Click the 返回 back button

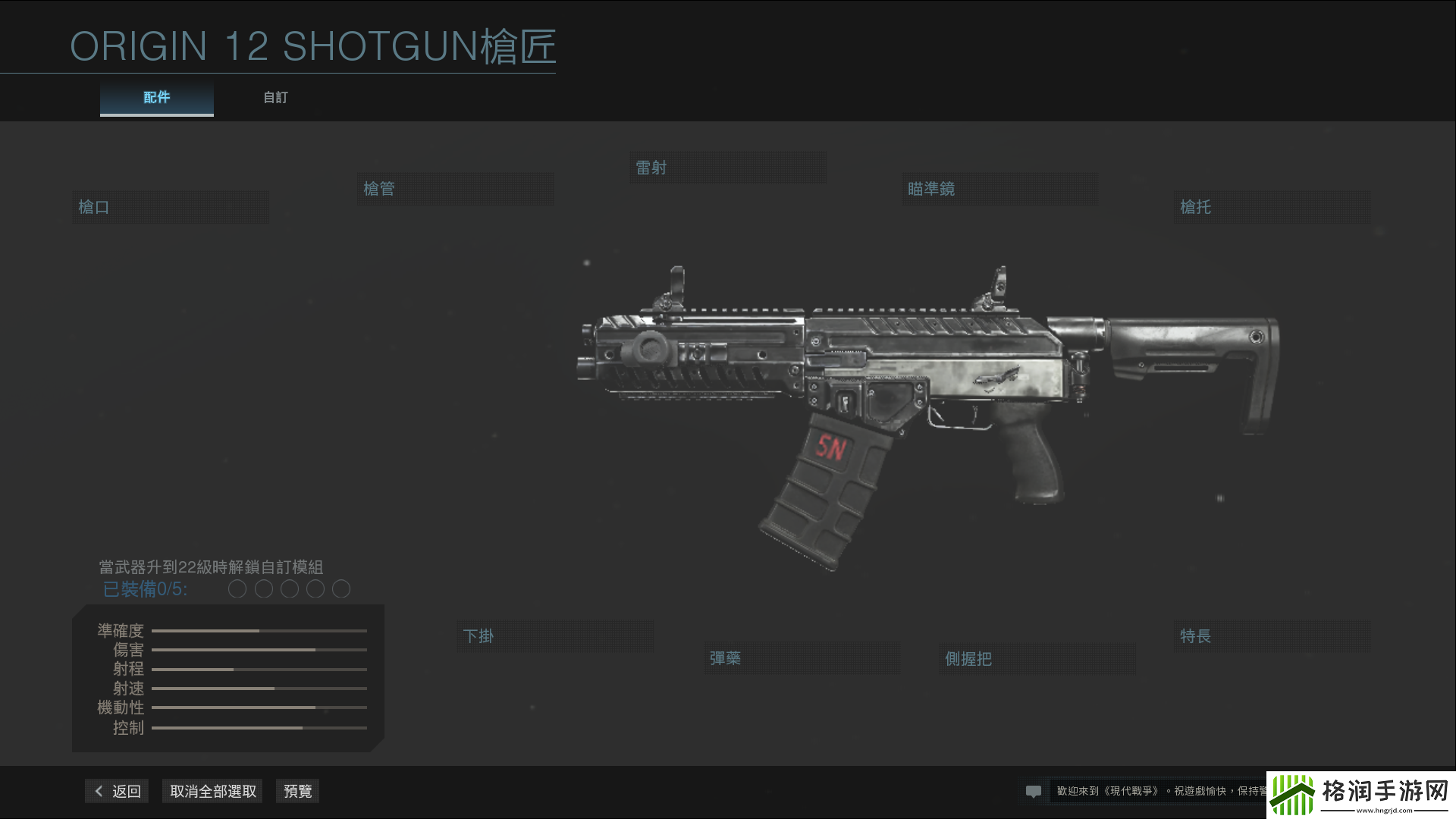pyautogui.click(x=116, y=790)
